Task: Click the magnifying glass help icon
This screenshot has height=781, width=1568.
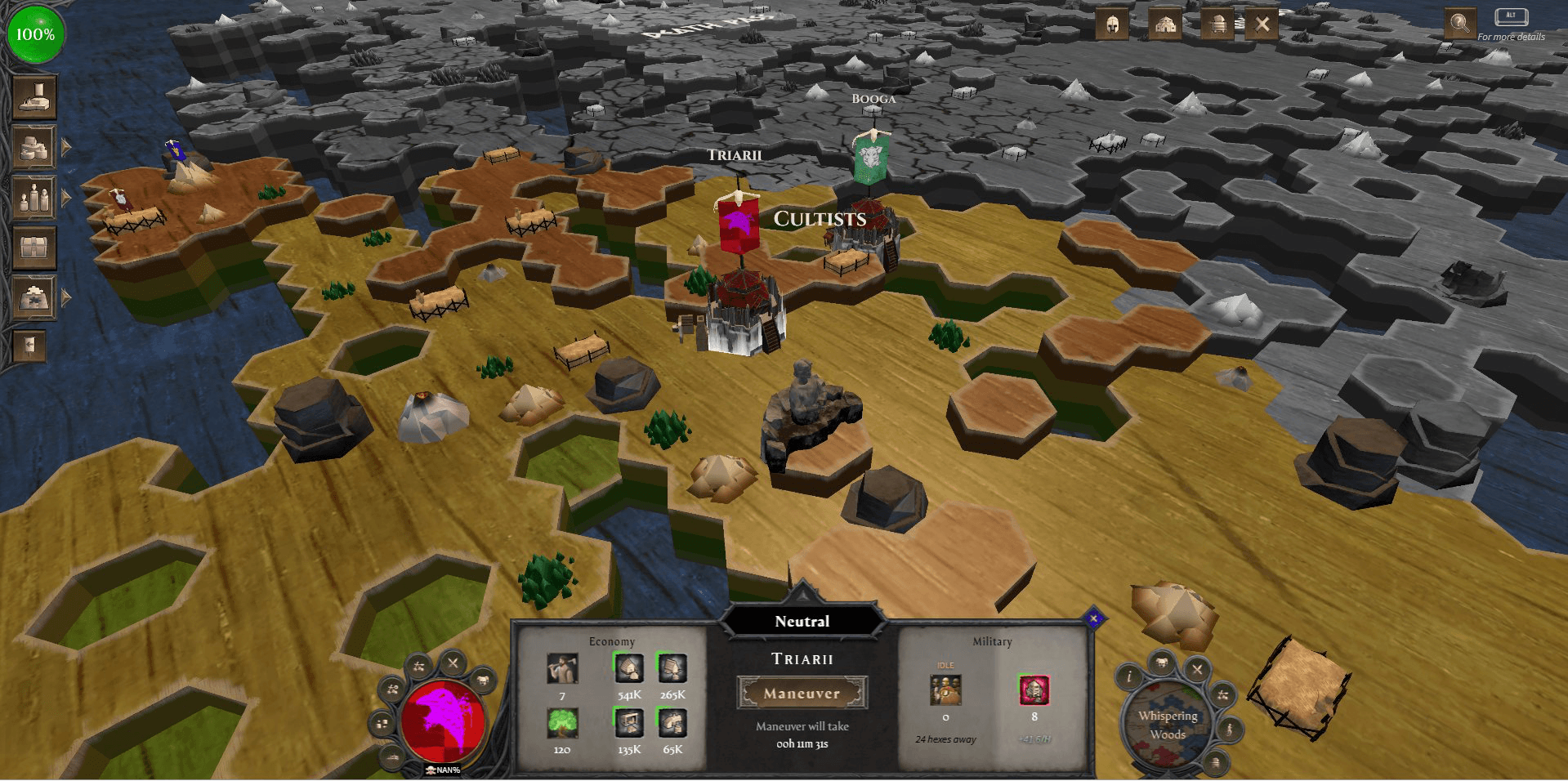Action: click(x=1459, y=23)
